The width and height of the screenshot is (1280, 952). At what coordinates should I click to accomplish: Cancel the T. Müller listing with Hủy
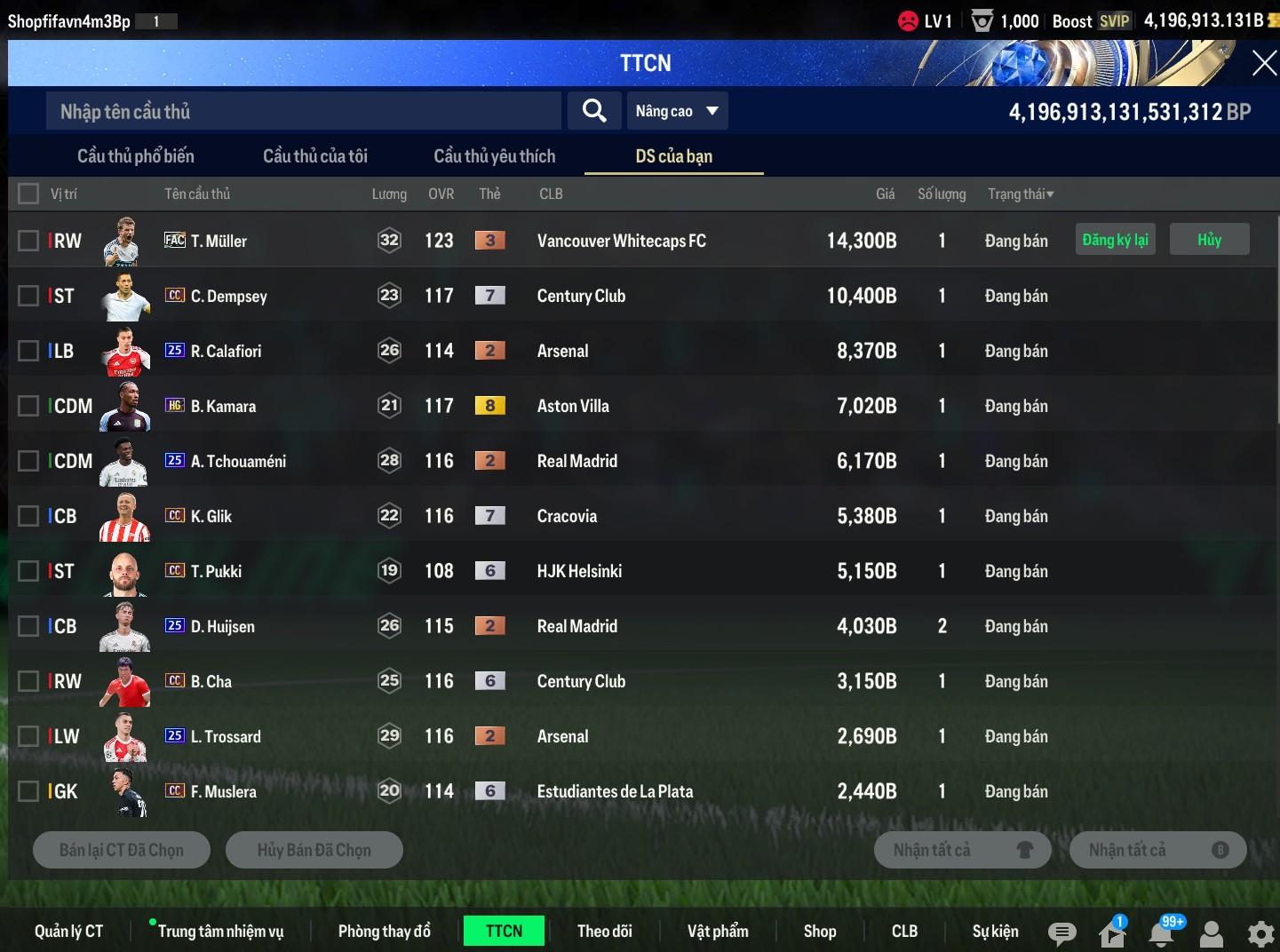1209,240
